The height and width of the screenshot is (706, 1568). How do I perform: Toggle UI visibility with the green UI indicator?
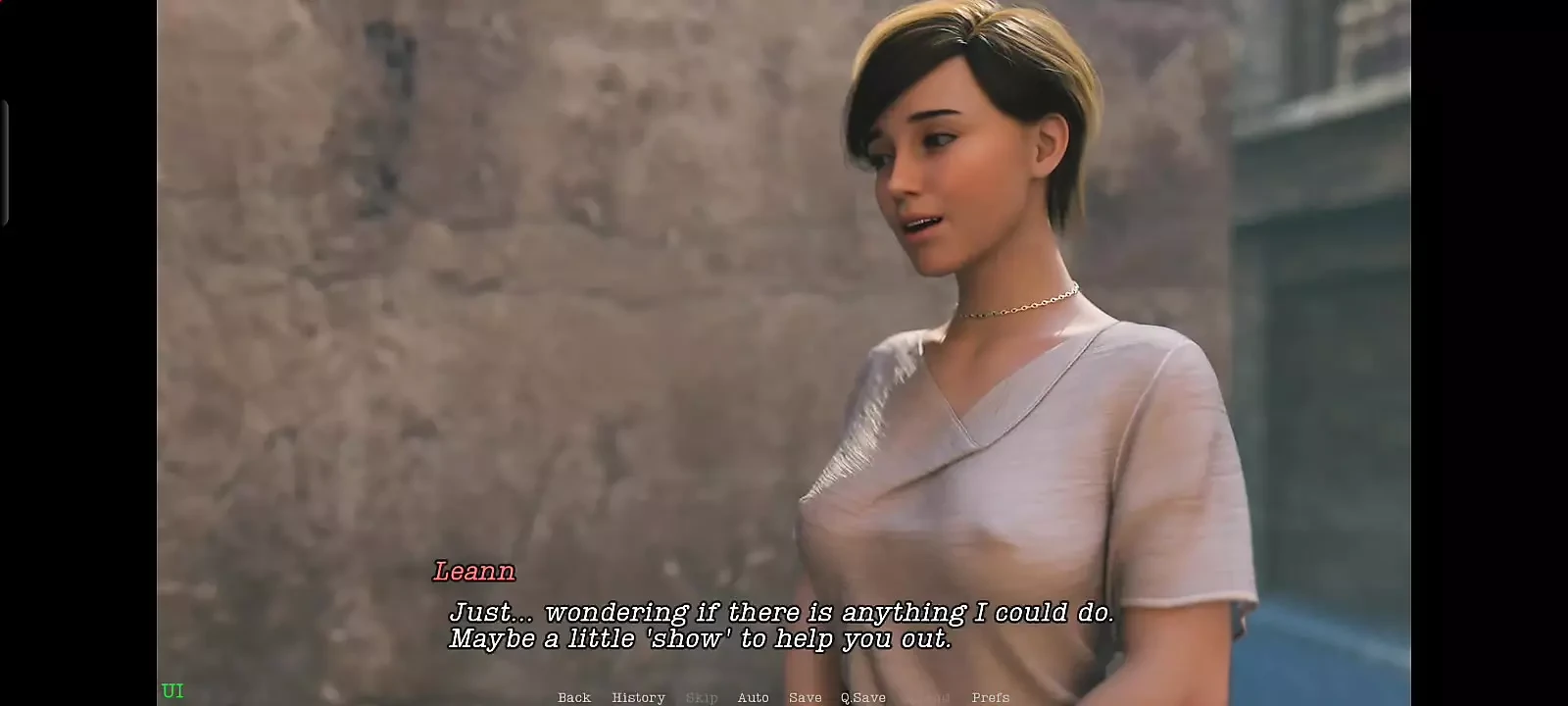point(173,690)
